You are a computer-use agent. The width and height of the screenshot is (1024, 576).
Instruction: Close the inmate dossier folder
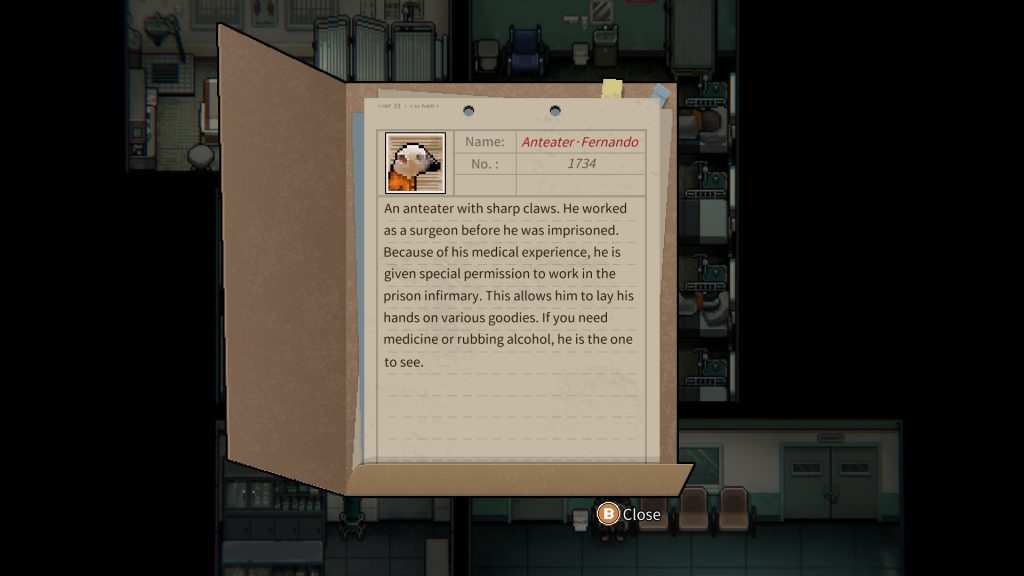pos(629,514)
